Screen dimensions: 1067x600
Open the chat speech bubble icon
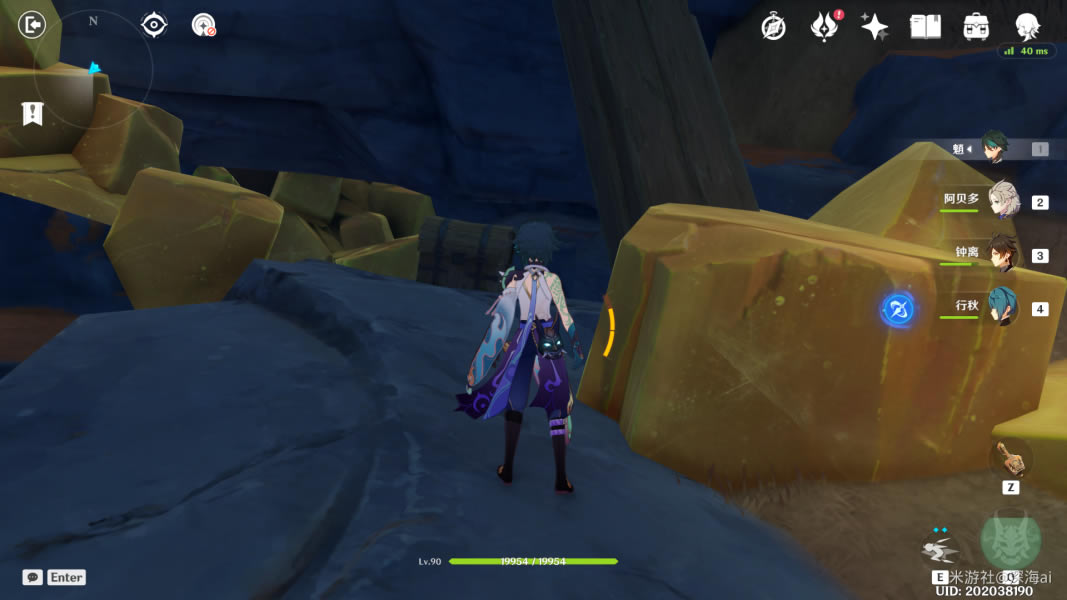tap(33, 577)
